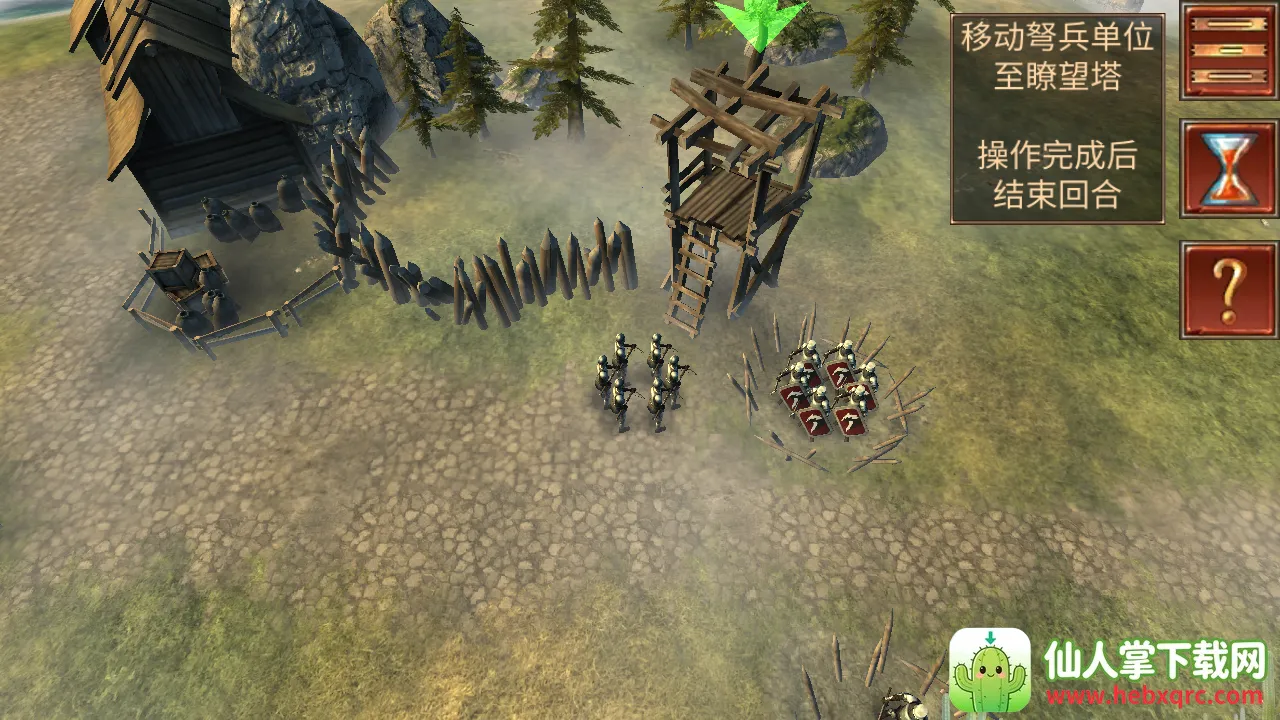Select the crossbowmen unit
The height and width of the screenshot is (720, 1280).
[640, 382]
